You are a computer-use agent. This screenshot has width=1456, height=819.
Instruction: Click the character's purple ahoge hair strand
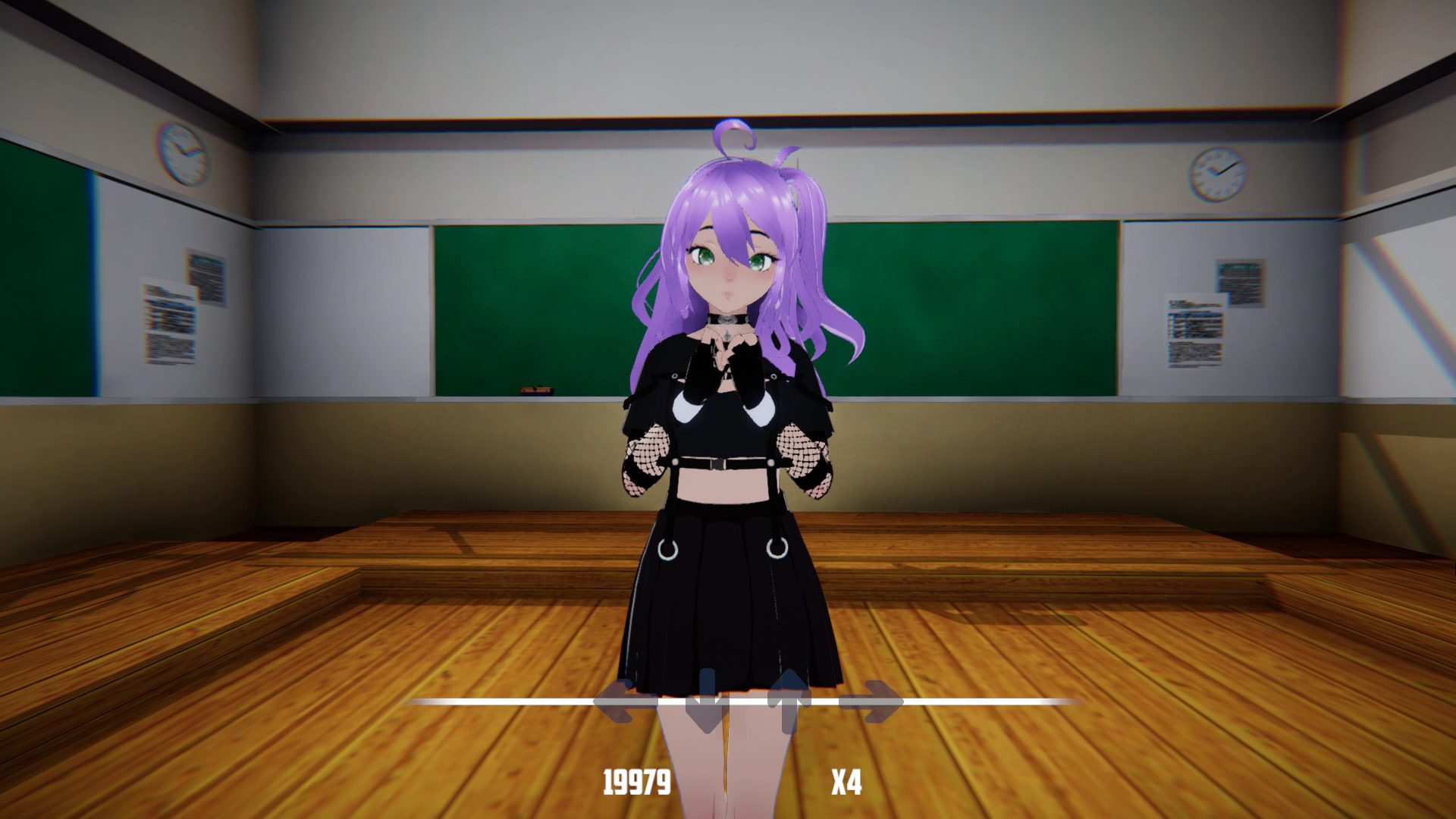click(734, 136)
